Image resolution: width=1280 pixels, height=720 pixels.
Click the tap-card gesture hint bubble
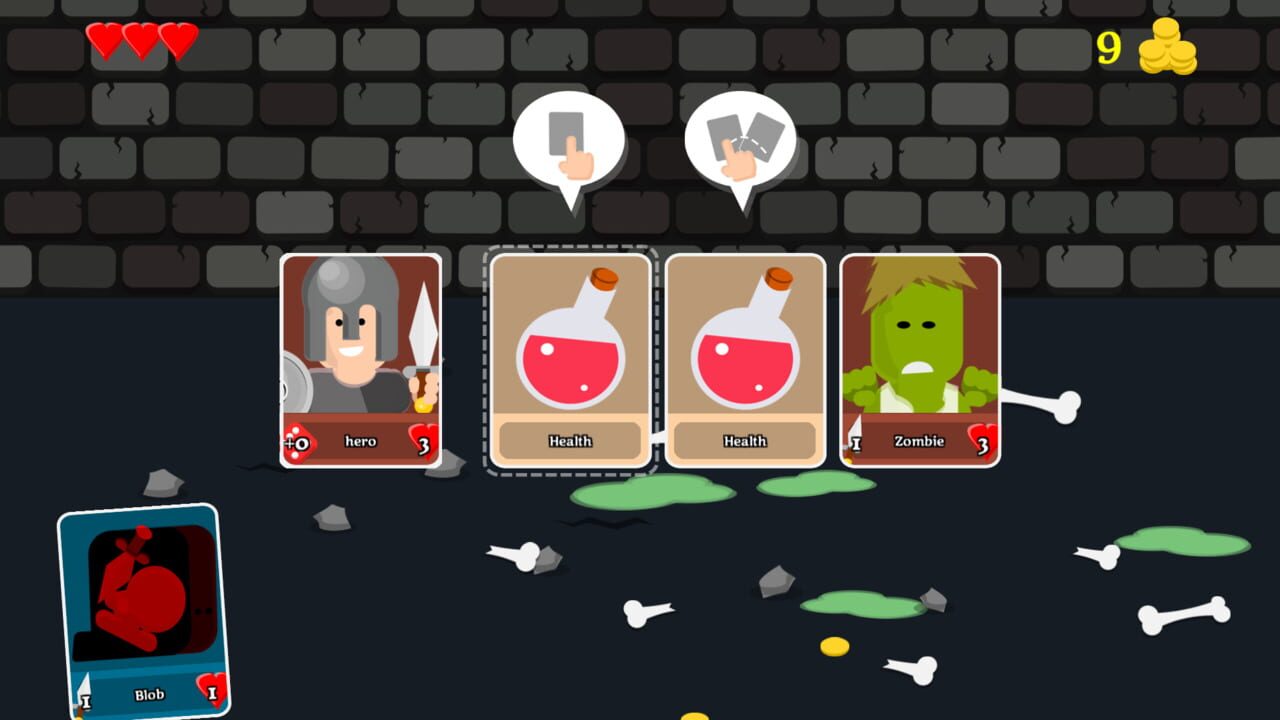[x=568, y=142]
